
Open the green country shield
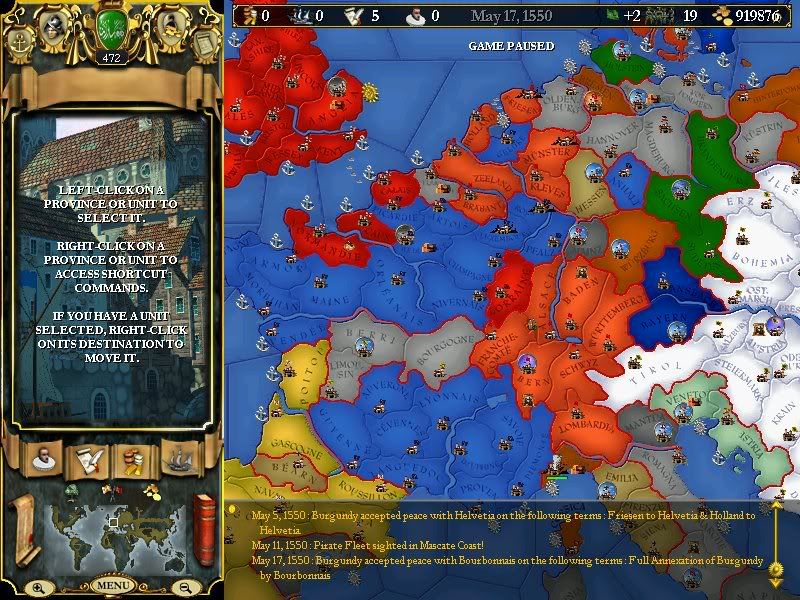pos(111,29)
